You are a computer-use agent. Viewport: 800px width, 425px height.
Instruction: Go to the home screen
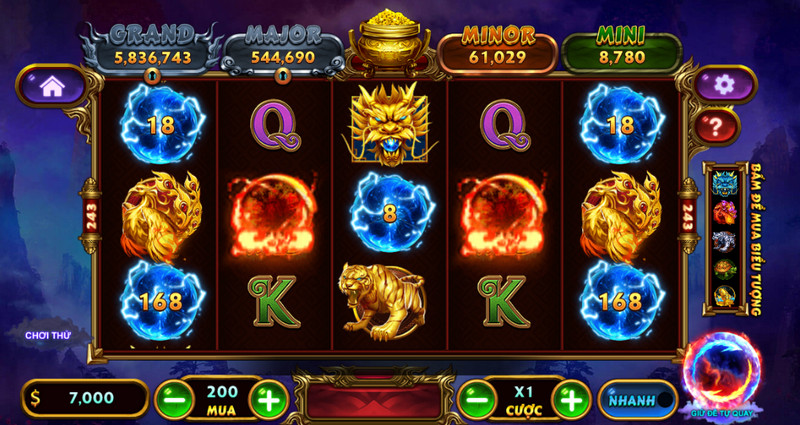point(51,86)
